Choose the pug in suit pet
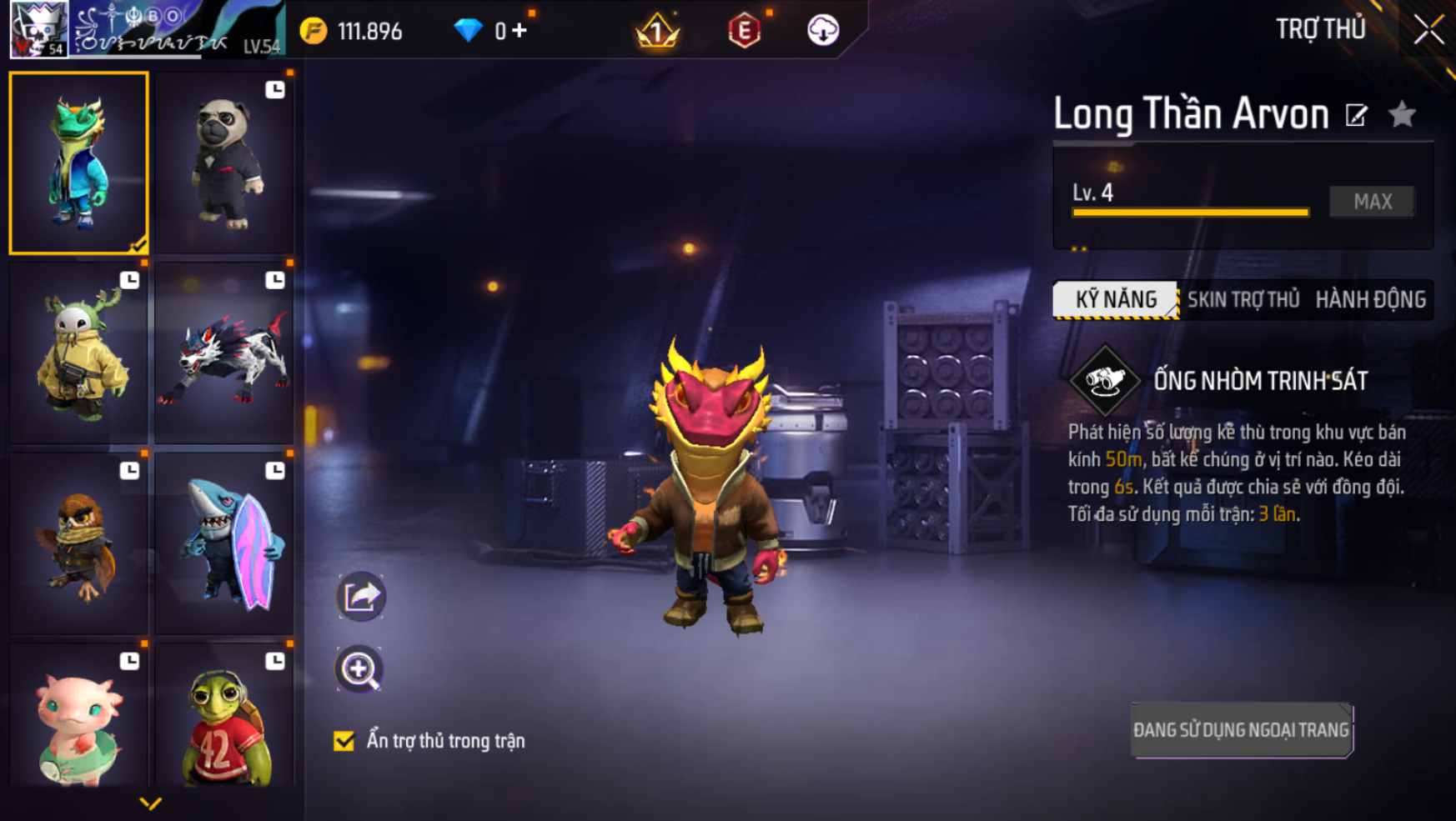Viewport: 1456px width, 821px height. coord(224,163)
